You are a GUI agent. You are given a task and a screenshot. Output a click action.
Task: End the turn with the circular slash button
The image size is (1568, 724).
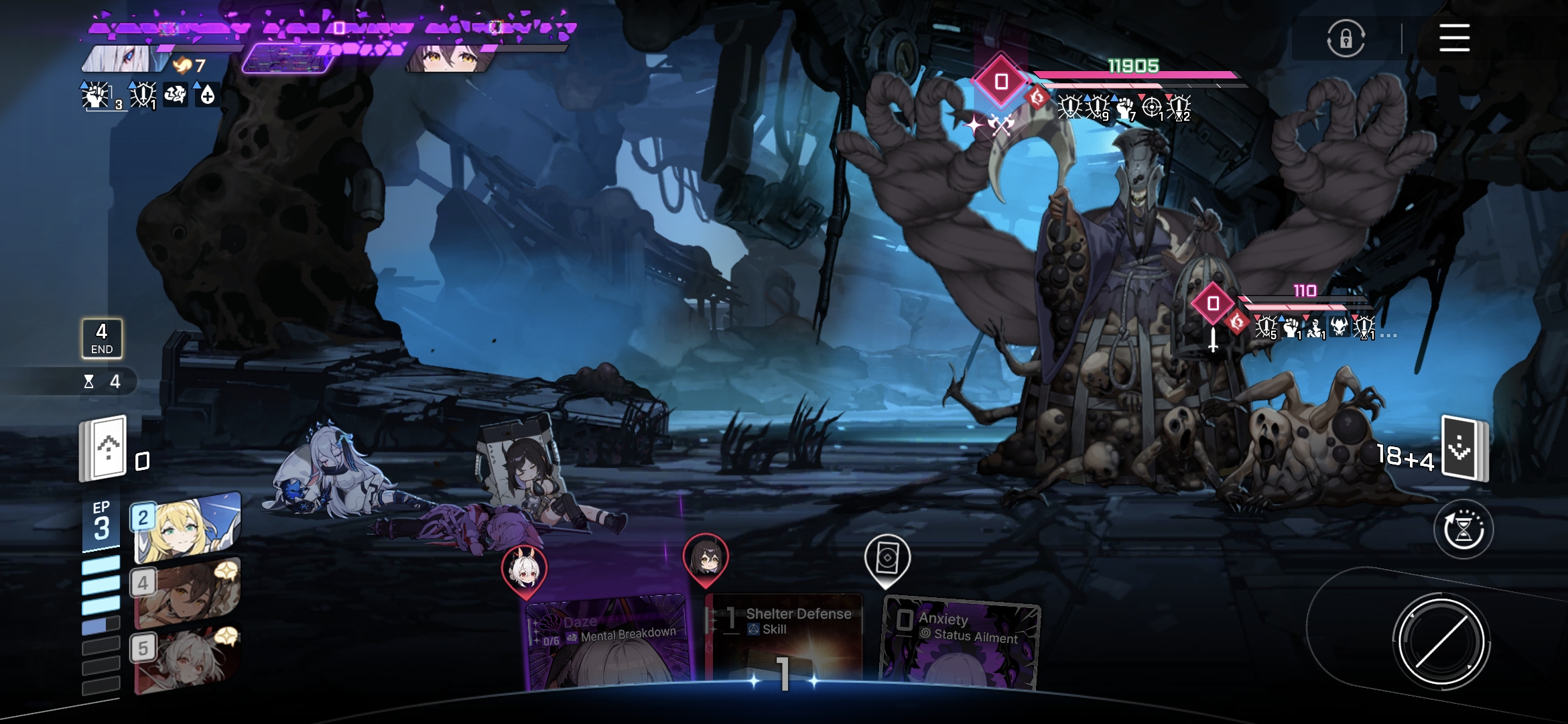pyautogui.click(x=1441, y=642)
